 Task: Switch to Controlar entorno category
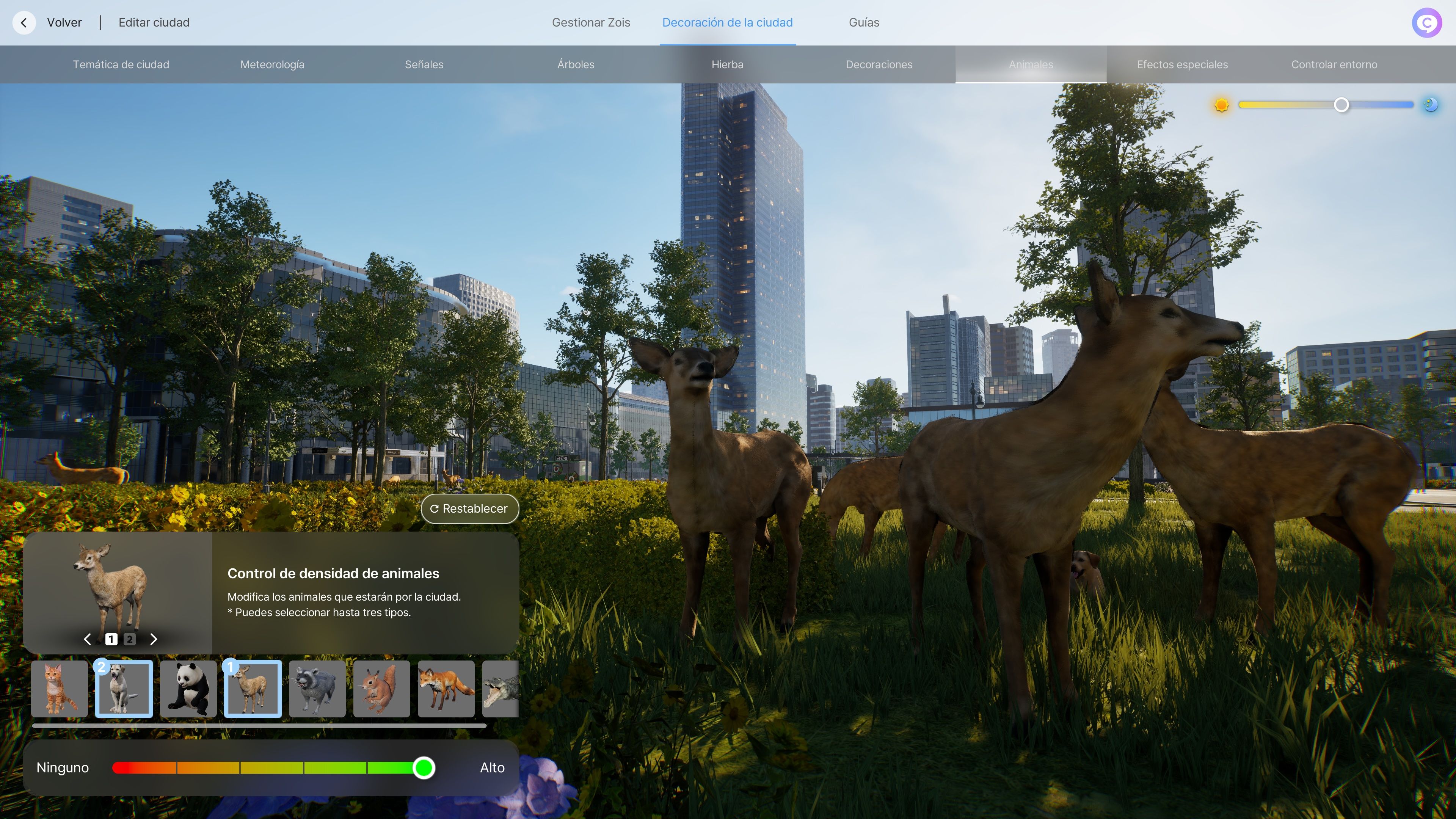pos(1334,64)
